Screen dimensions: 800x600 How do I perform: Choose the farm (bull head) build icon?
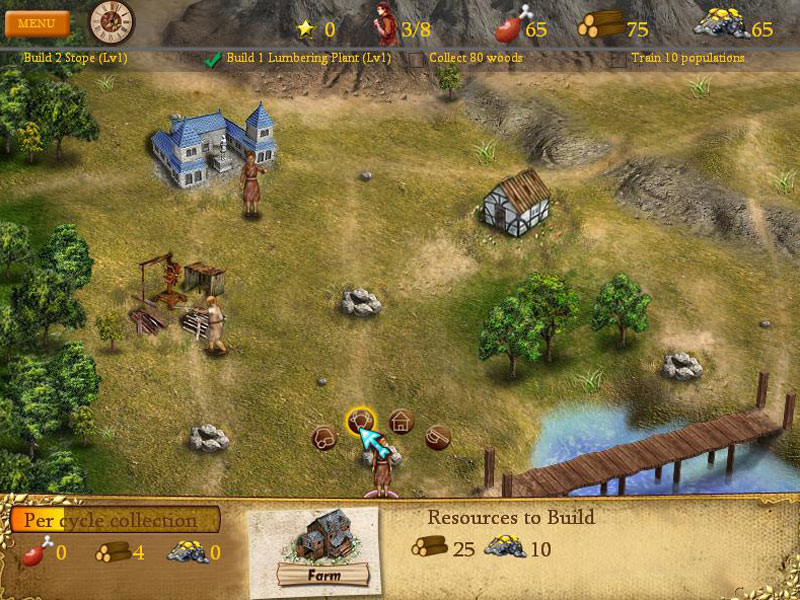point(361,420)
